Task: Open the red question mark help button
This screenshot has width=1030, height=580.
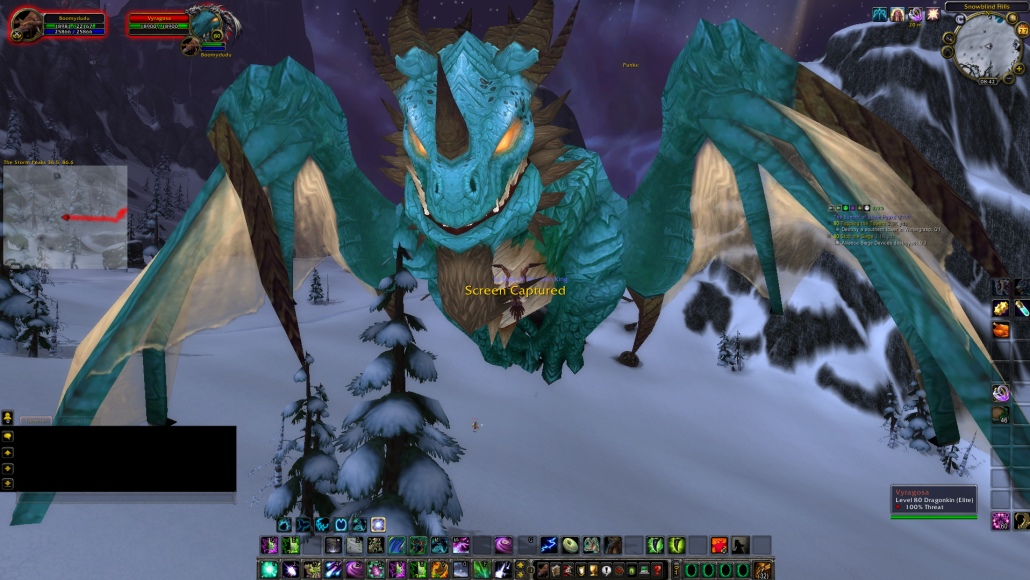Action: click(x=657, y=570)
